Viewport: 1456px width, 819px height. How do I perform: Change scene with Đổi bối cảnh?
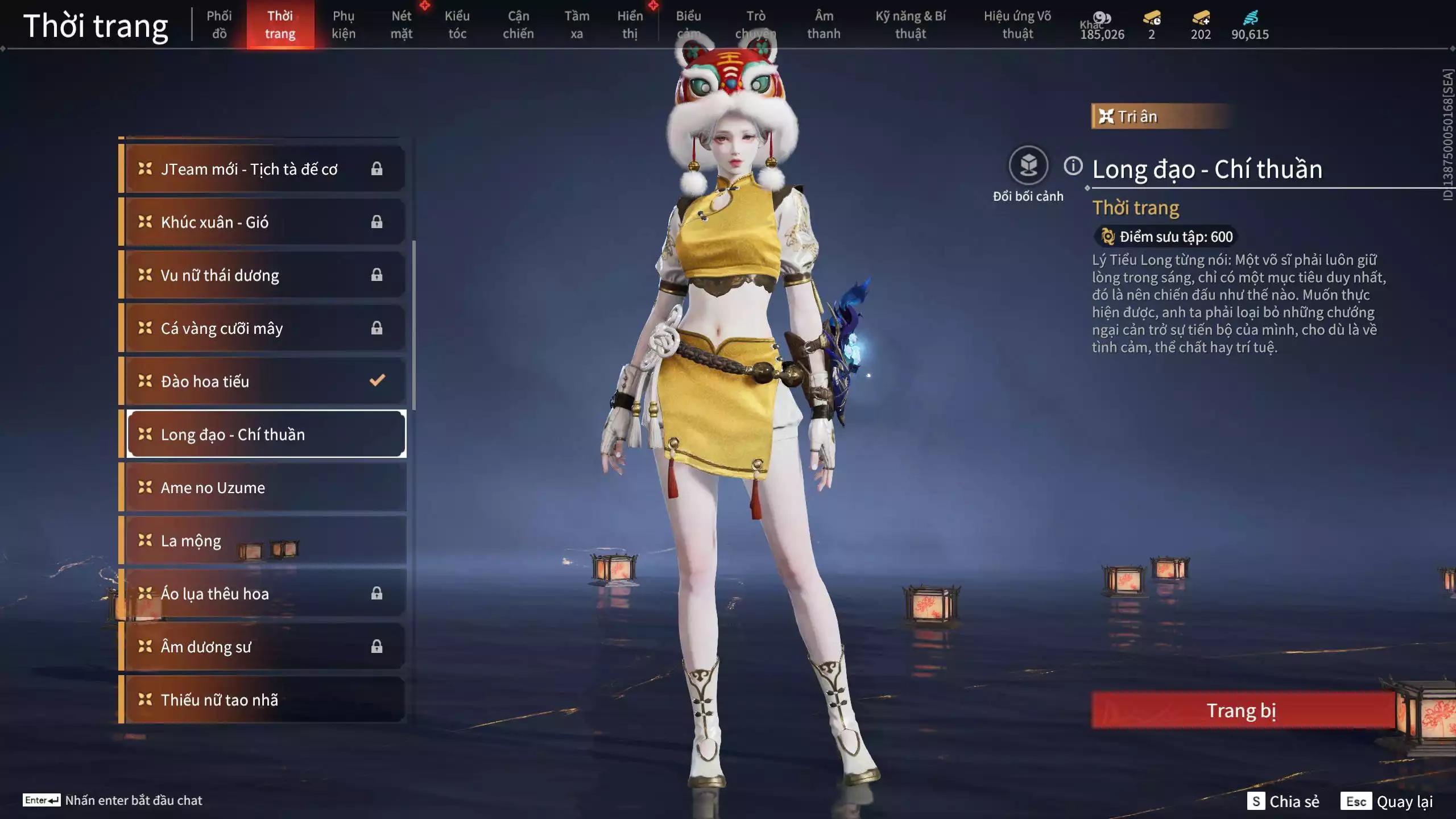click(1028, 166)
